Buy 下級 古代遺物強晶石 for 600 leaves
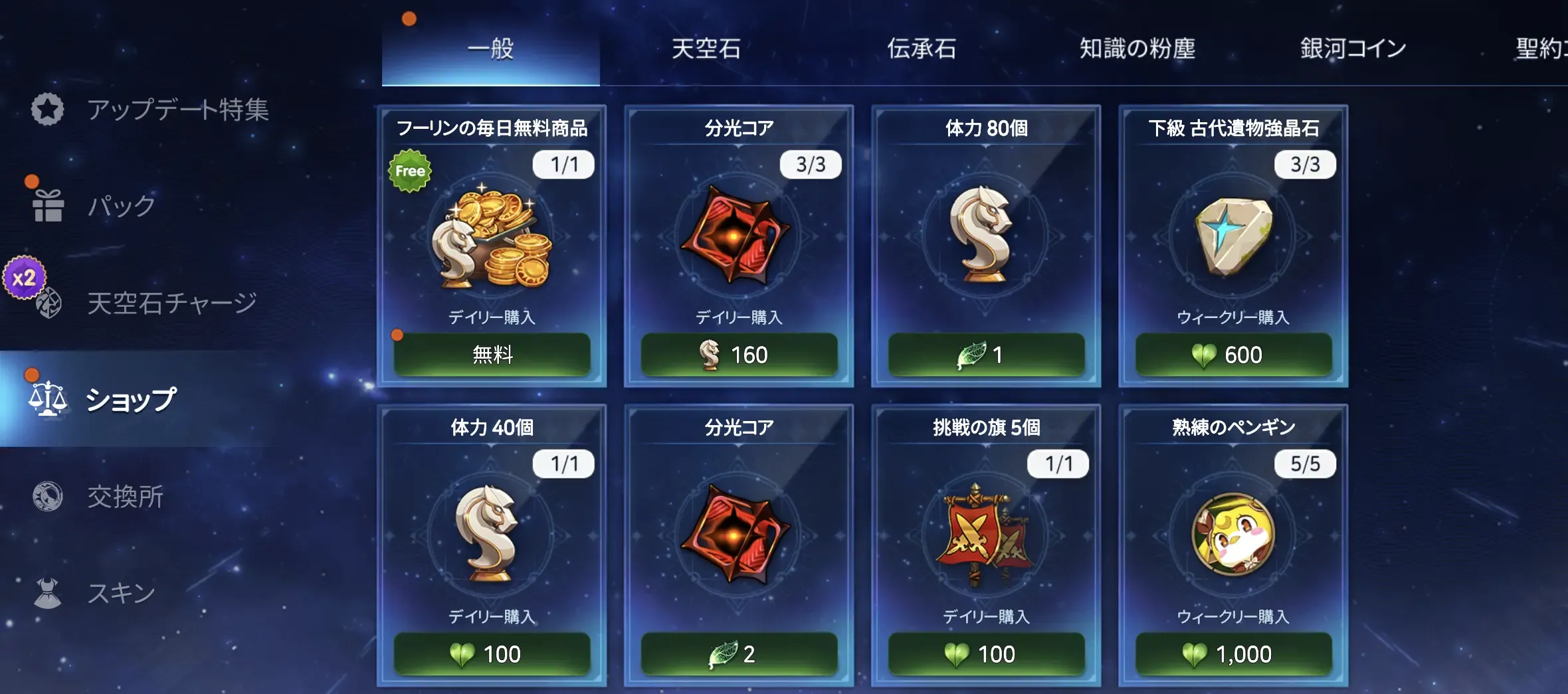 1233,355
